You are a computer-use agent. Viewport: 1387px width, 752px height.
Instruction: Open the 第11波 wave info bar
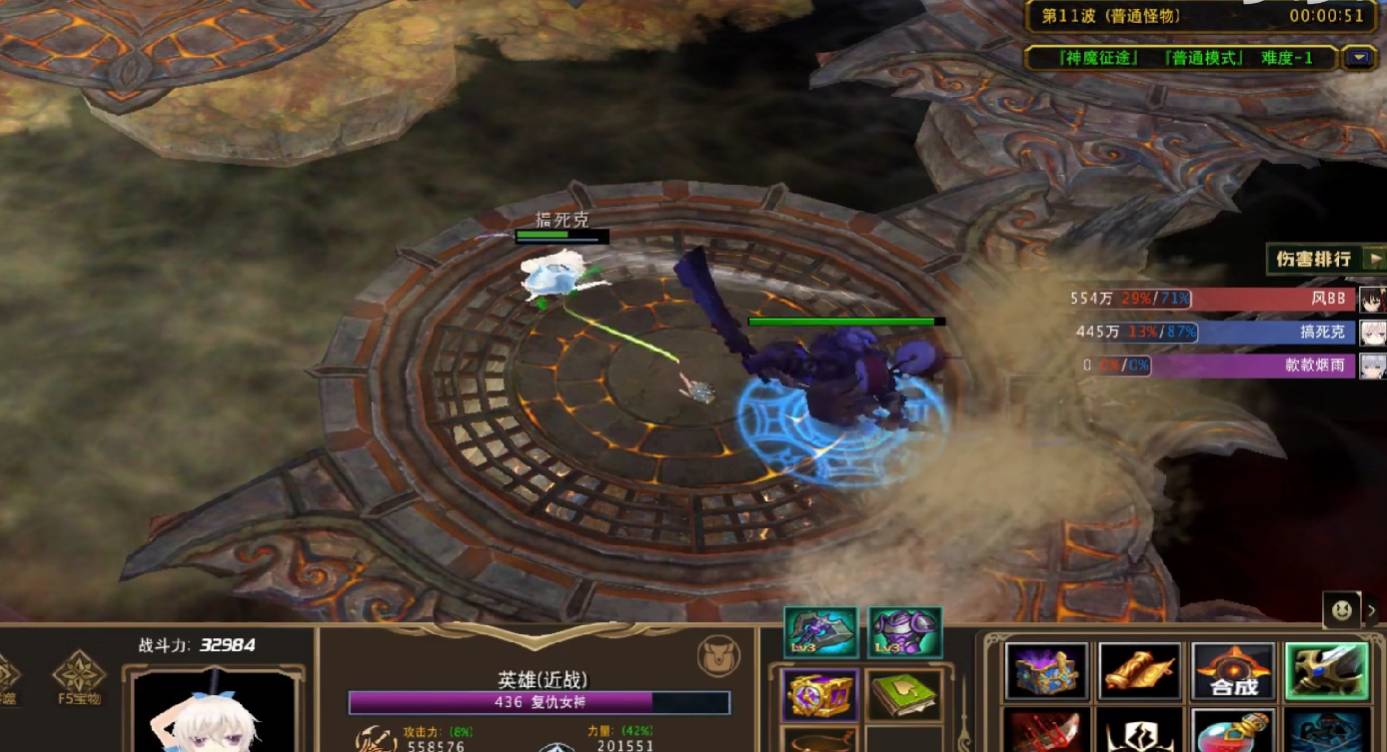click(1180, 16)
